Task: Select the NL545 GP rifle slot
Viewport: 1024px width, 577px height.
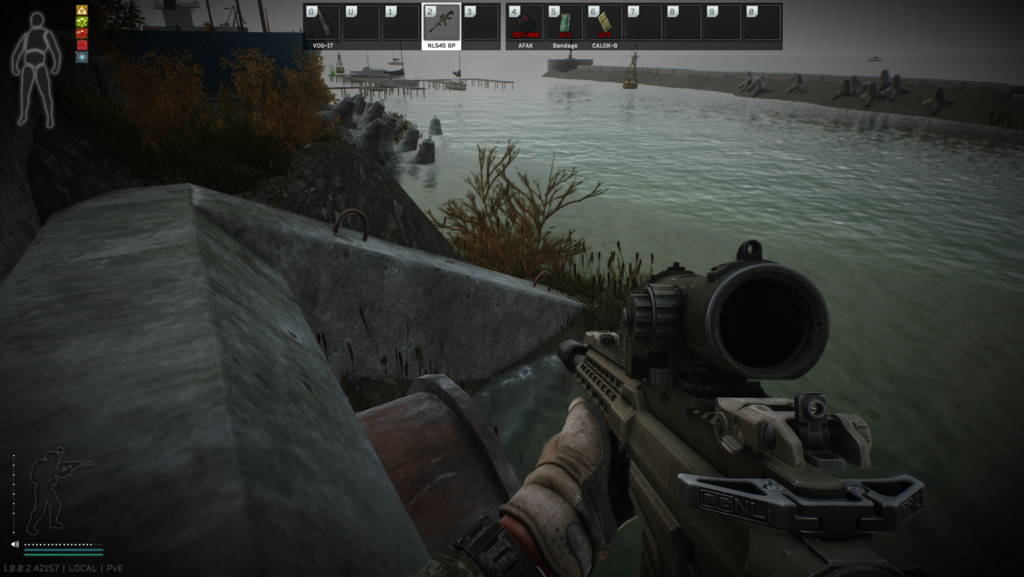Action: (441, 23)
